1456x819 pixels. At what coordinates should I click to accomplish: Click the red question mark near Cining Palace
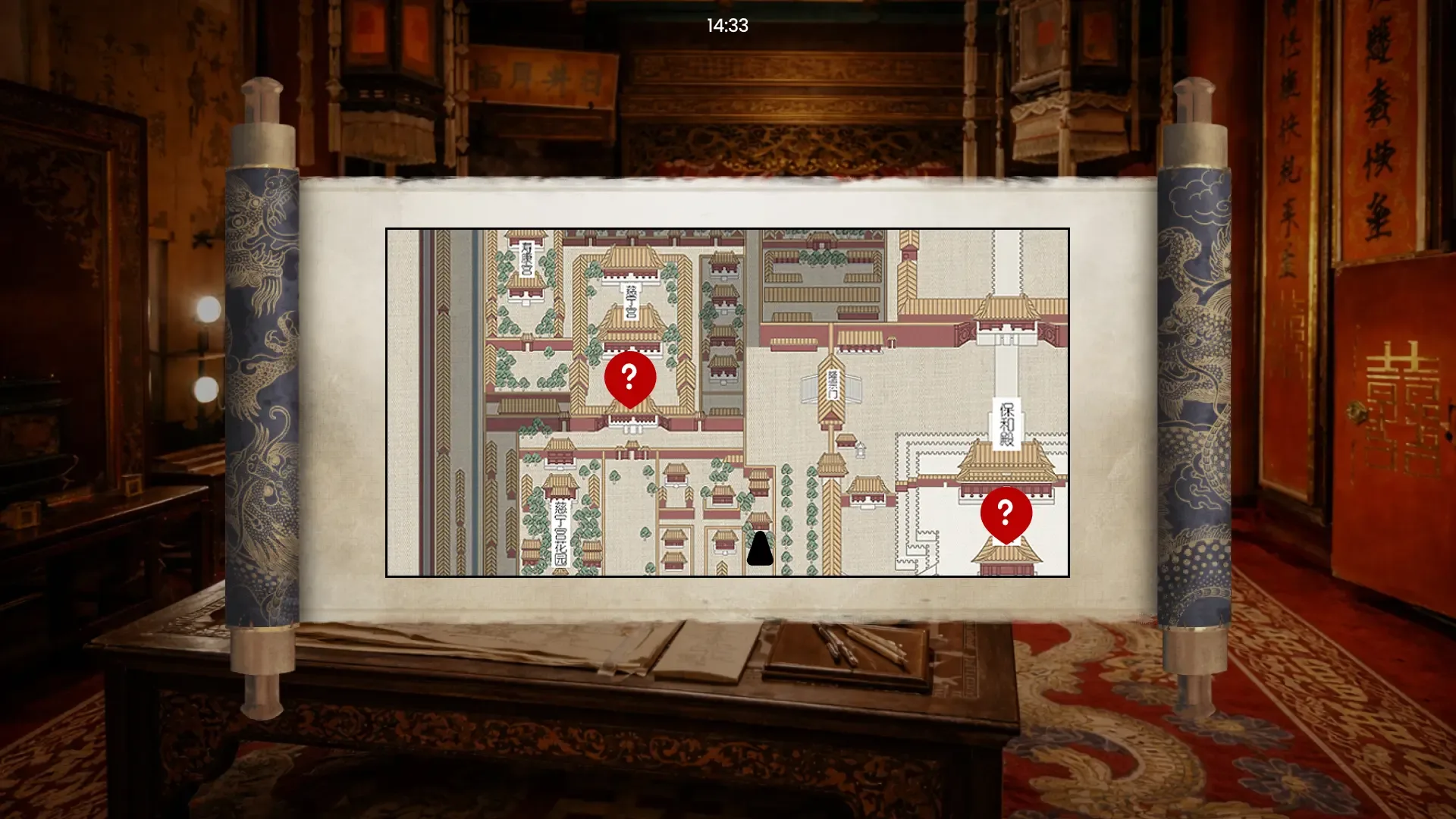[x=629, y=377]
